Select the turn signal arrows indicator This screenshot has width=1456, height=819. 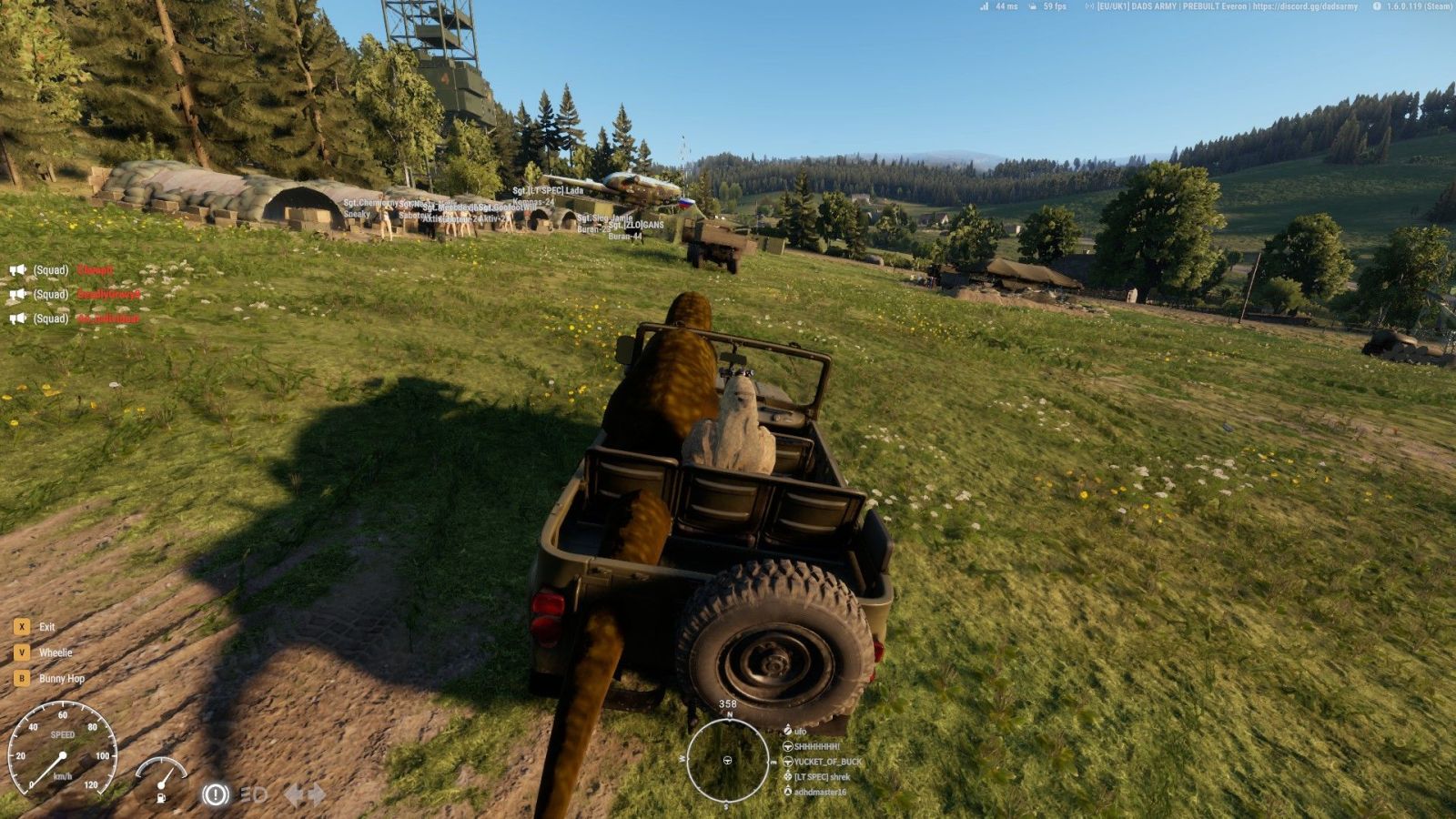click(x=305, y=795)
